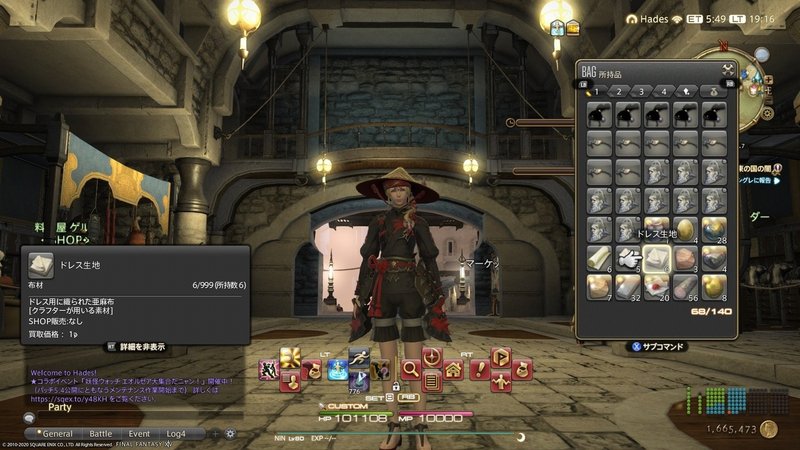
Task: Open the magnifying glass search action
Action: pyautogui.click(x=410, y=370)
